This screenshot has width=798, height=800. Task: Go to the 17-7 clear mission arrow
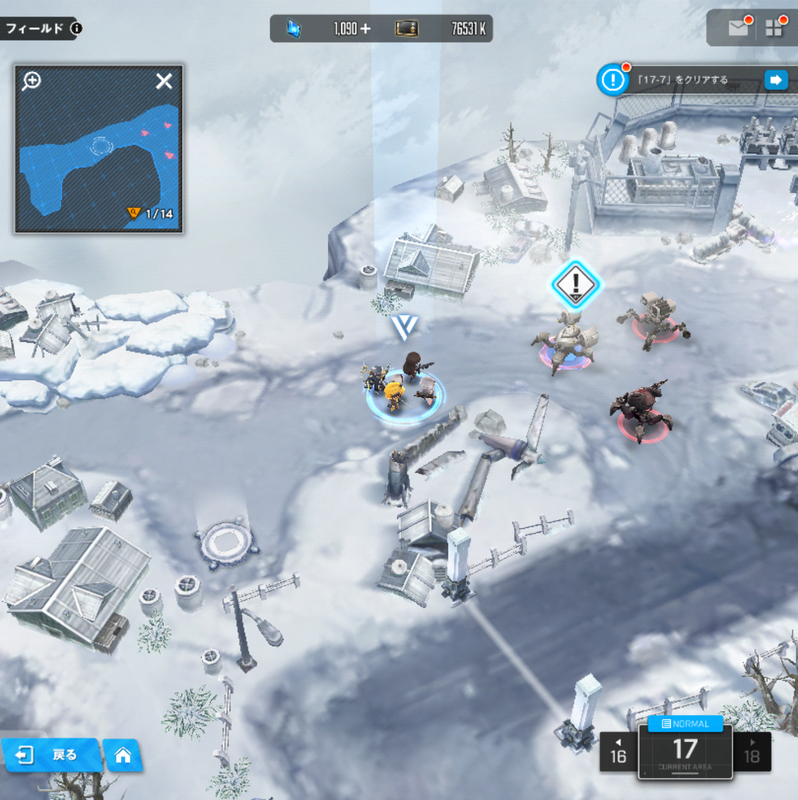pos(775,80)
